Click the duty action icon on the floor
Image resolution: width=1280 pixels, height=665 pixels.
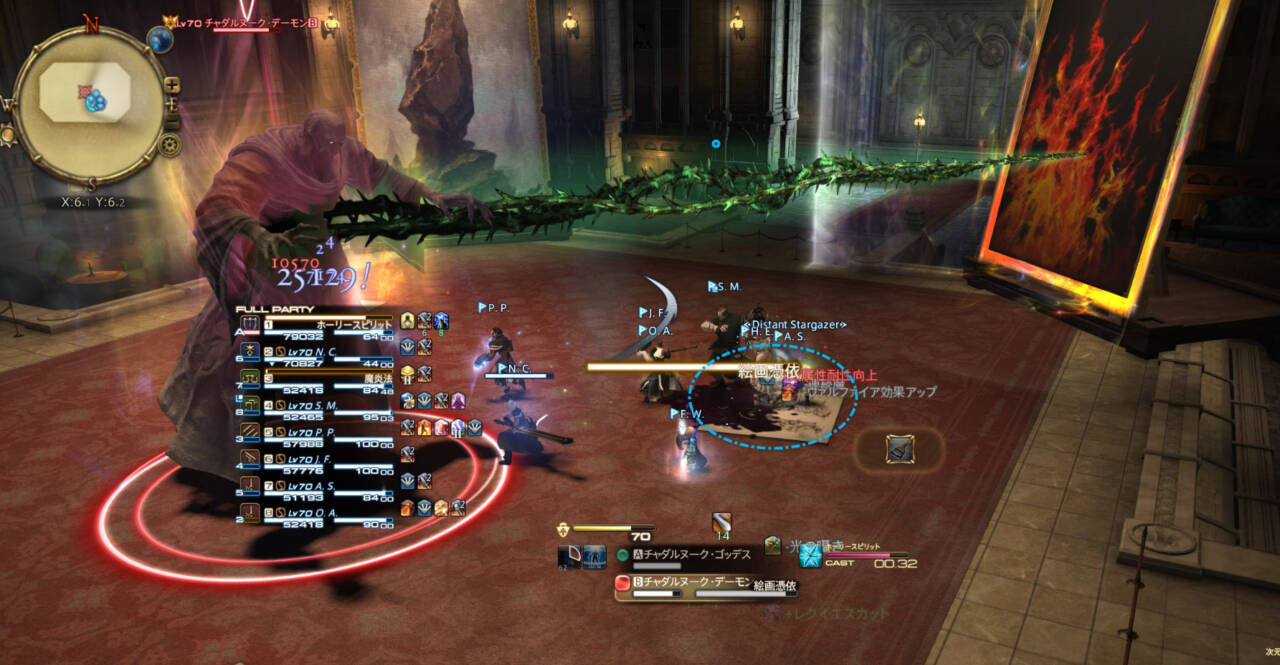[898, 449]
